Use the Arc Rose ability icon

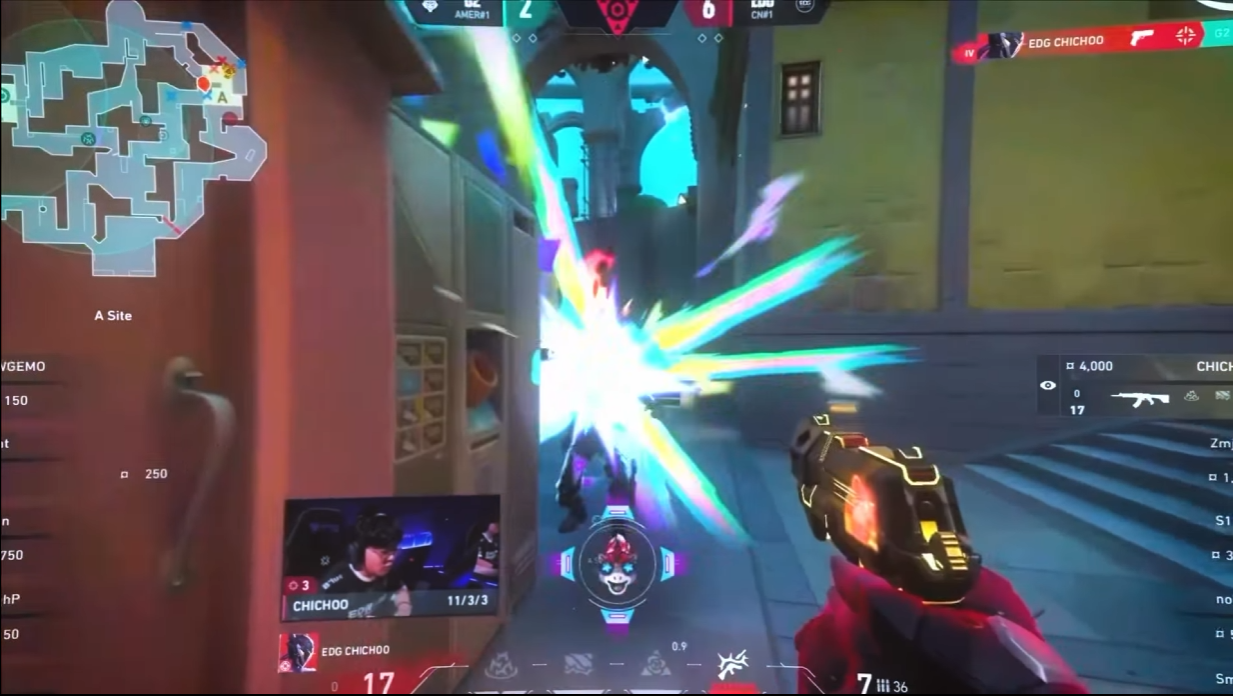pyautogui.click(x=656, y=665)
